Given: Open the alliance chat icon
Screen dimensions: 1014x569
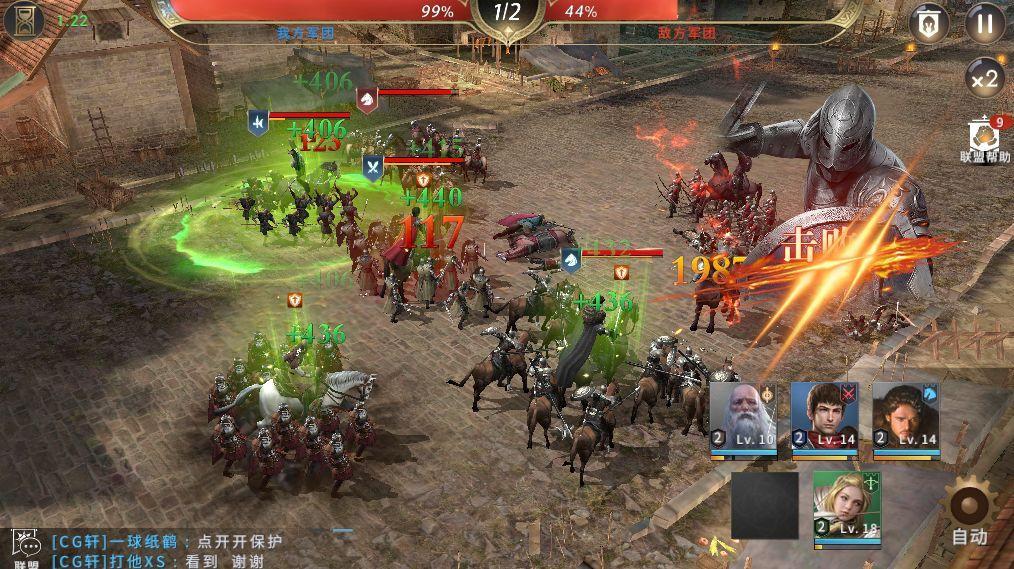Looking at the screenshot, I should click(x=25, y=547).
